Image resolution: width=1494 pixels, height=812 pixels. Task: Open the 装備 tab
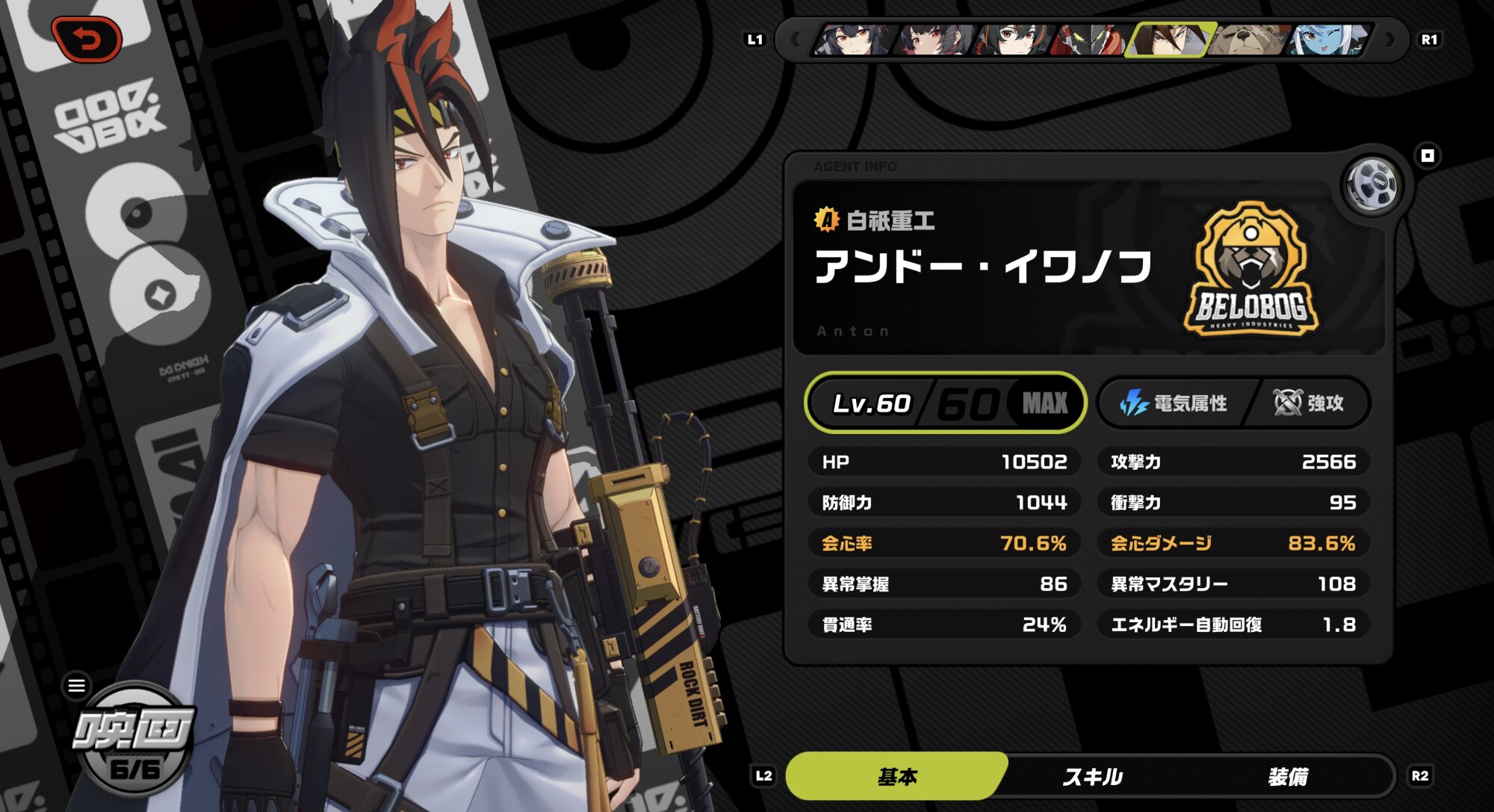(1288, 777)
